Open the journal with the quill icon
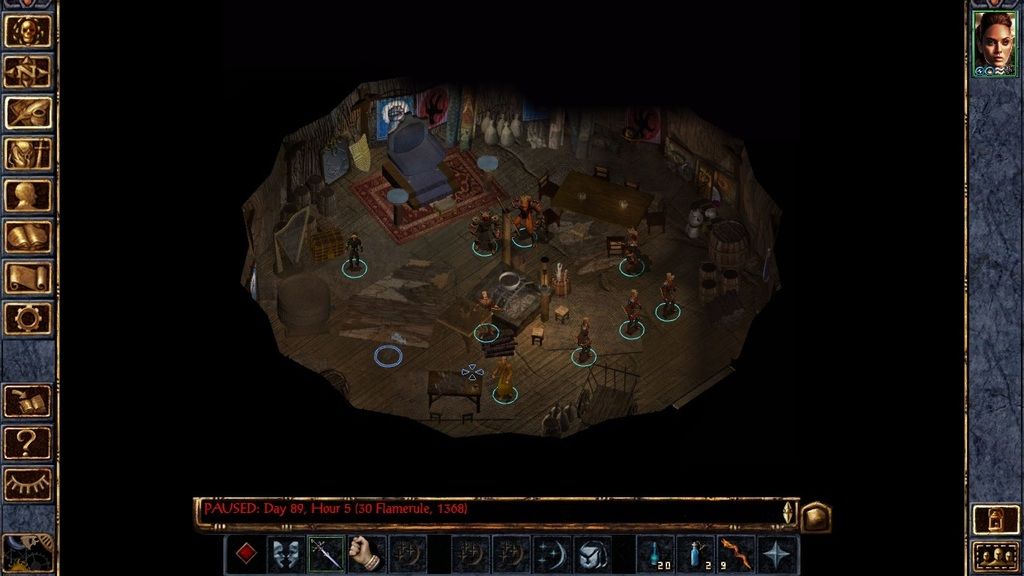 click(28, 112)
